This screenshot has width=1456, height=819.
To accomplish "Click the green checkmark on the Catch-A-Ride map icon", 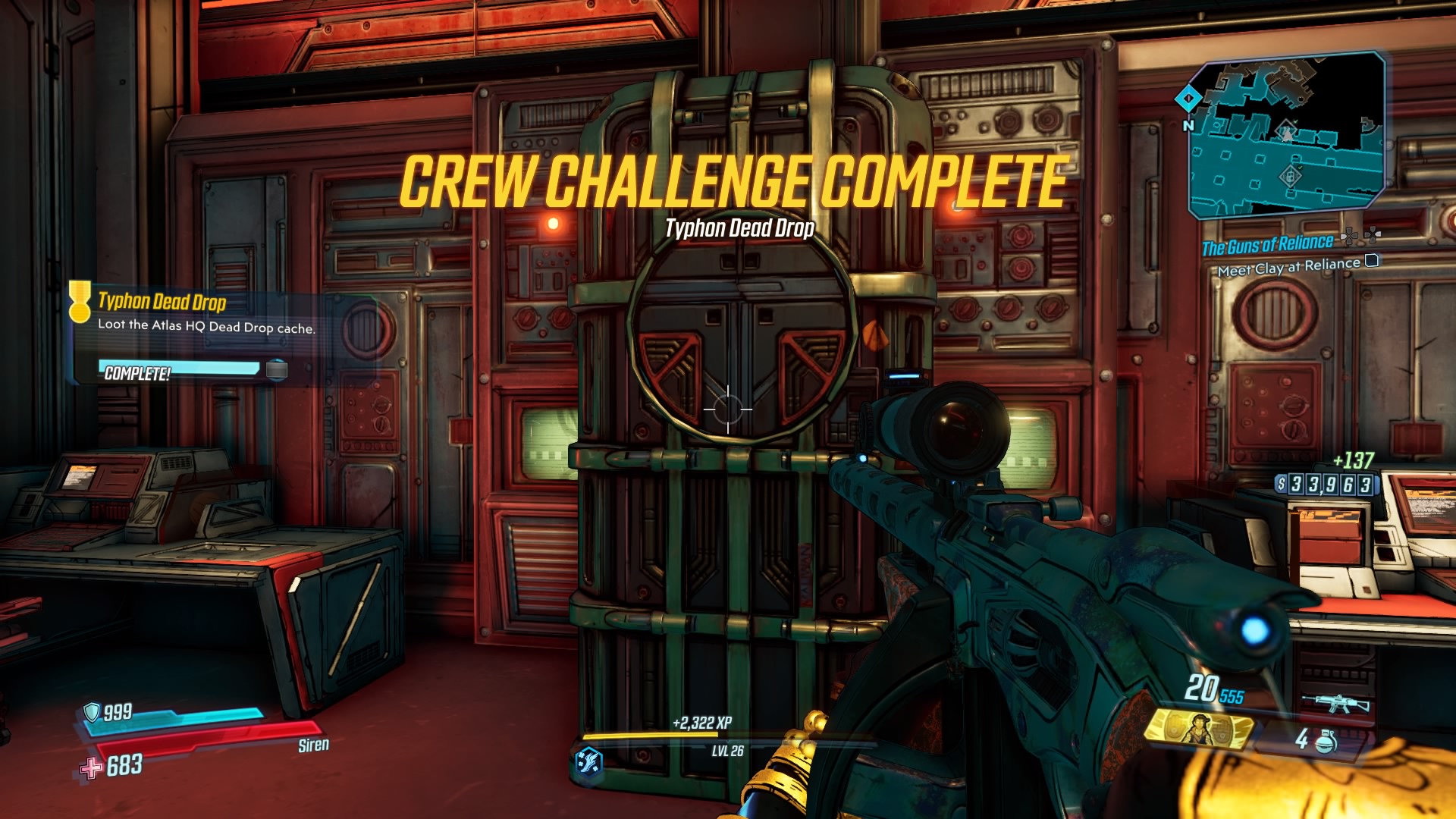I will click(1300, 167).
